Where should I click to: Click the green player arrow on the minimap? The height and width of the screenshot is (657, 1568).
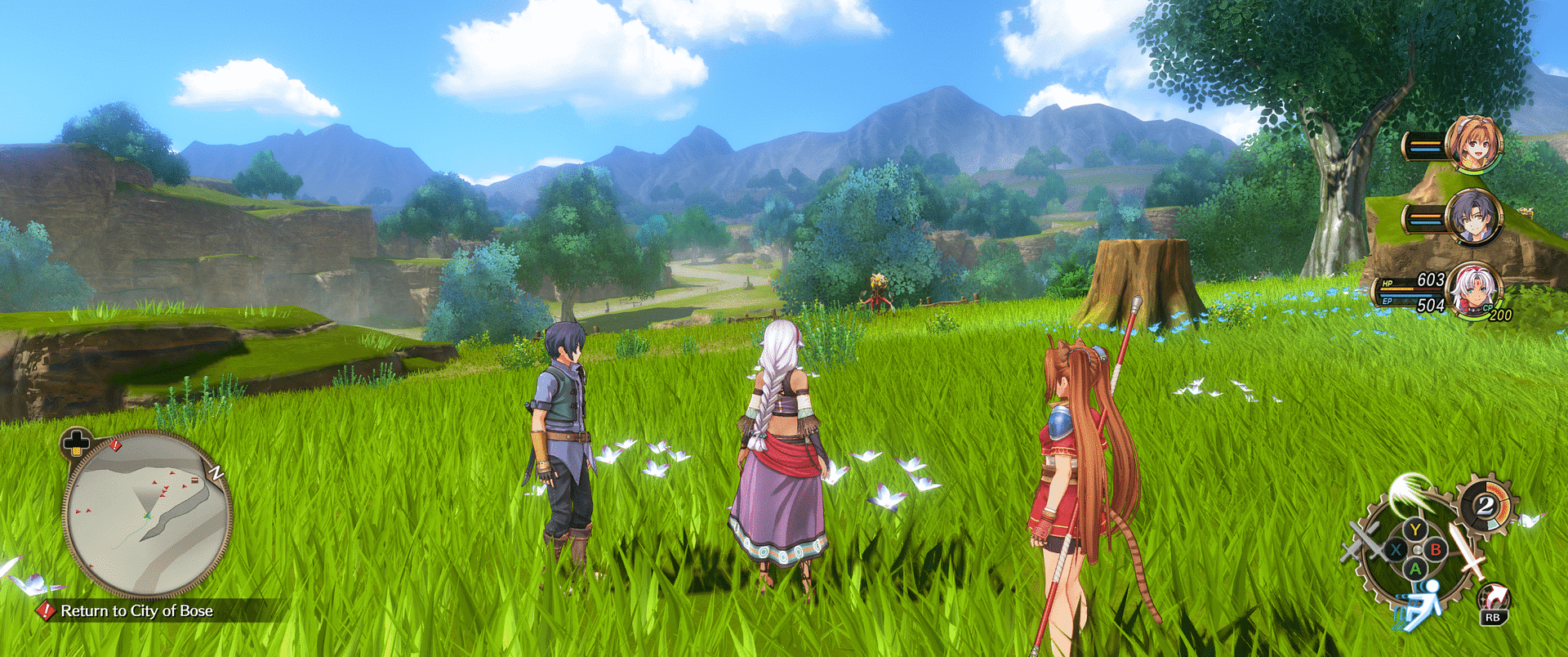(149, 516)
